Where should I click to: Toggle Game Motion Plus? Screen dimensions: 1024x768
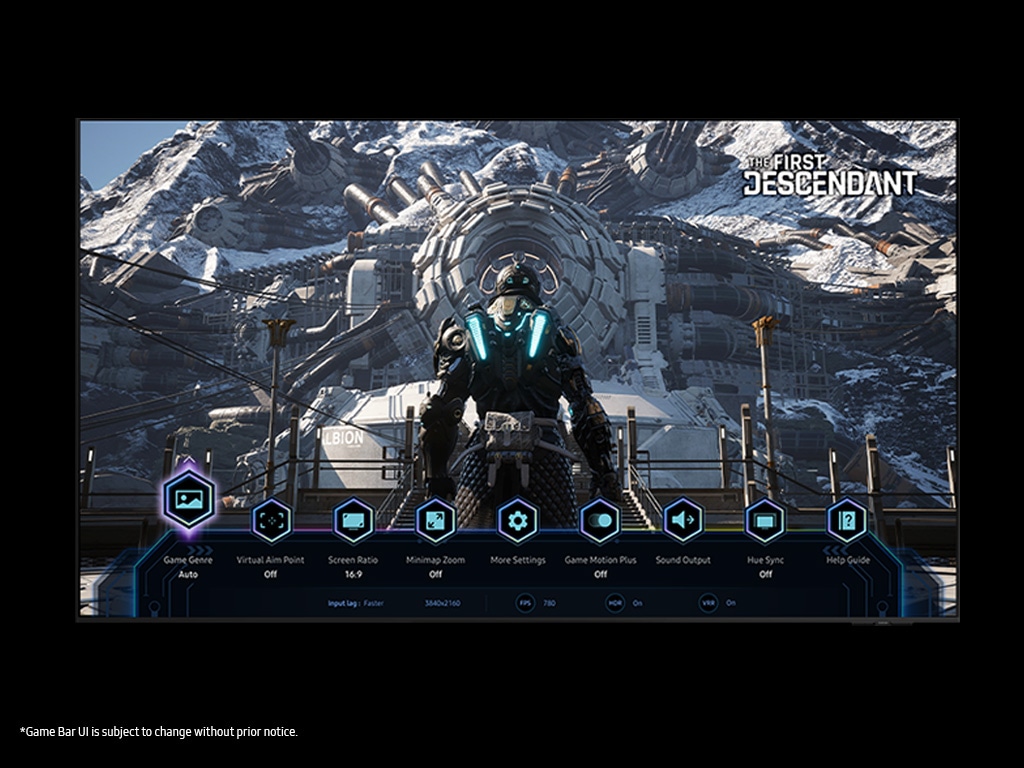coord(600,520)
